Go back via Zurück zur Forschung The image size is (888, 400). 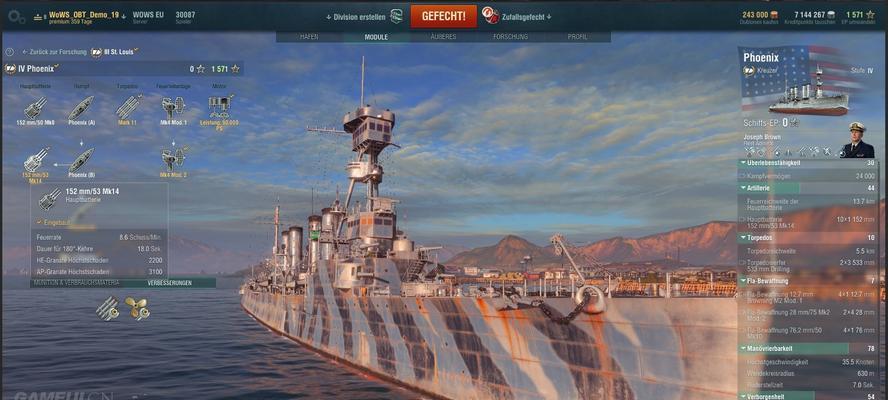pos(56,51)
